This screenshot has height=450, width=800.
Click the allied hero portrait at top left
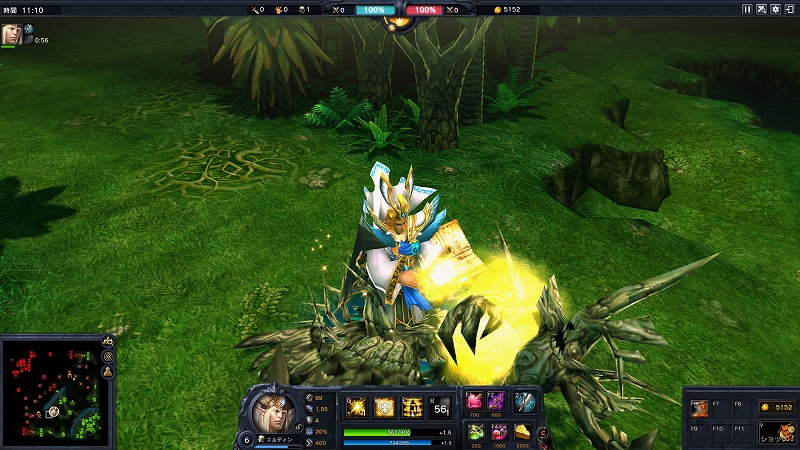(x=11, y=34)
